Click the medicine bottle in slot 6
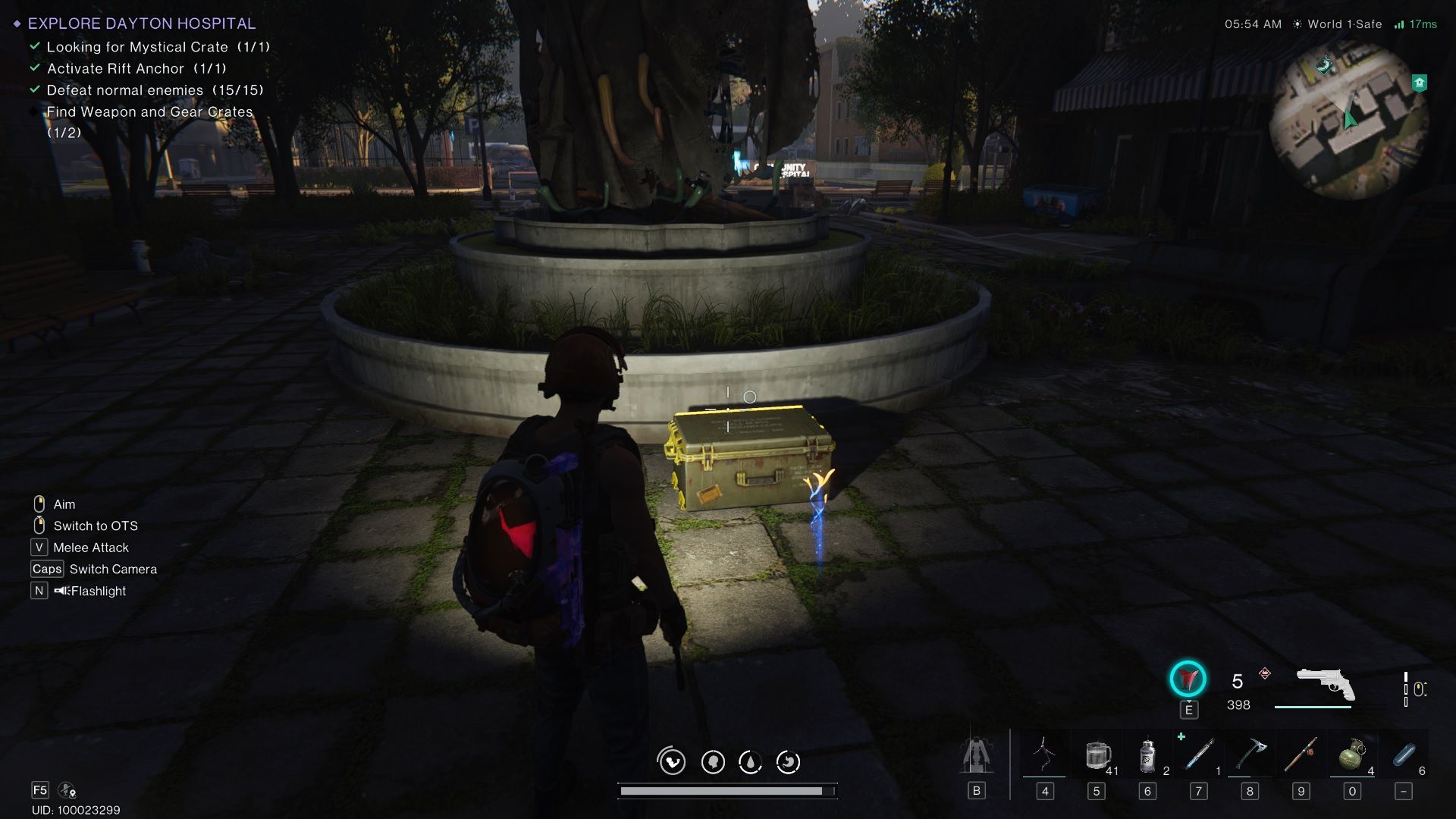The image size is (1456, 819). coord(1147,755)
